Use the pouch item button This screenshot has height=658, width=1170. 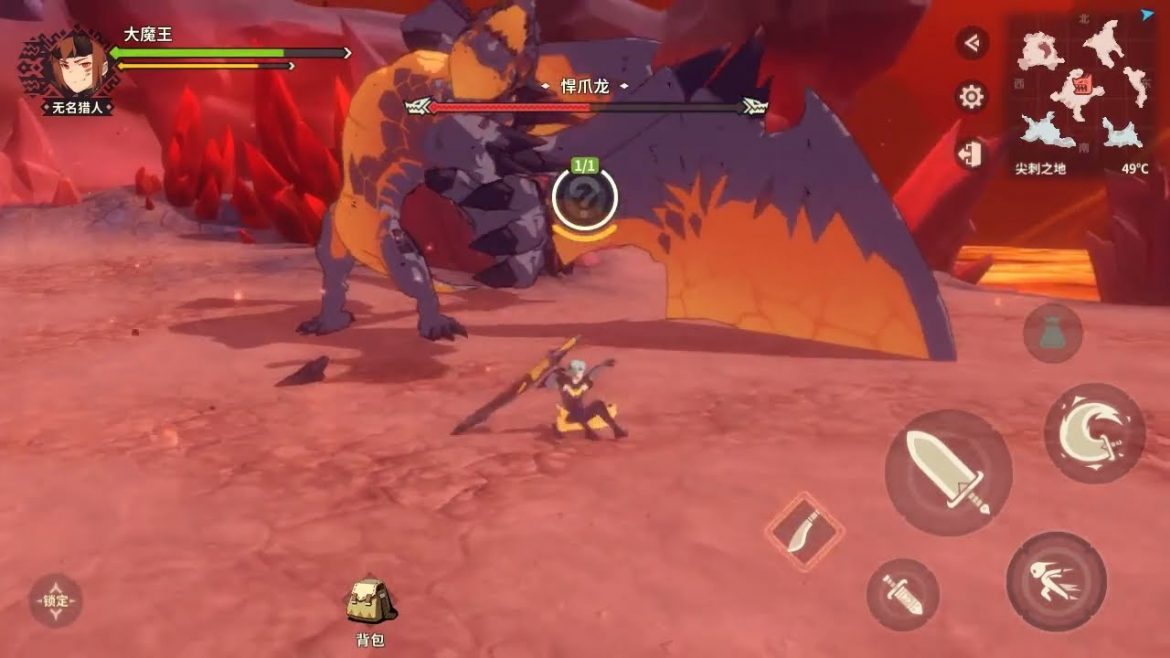pyautogui.click(x=1052, y=333)
